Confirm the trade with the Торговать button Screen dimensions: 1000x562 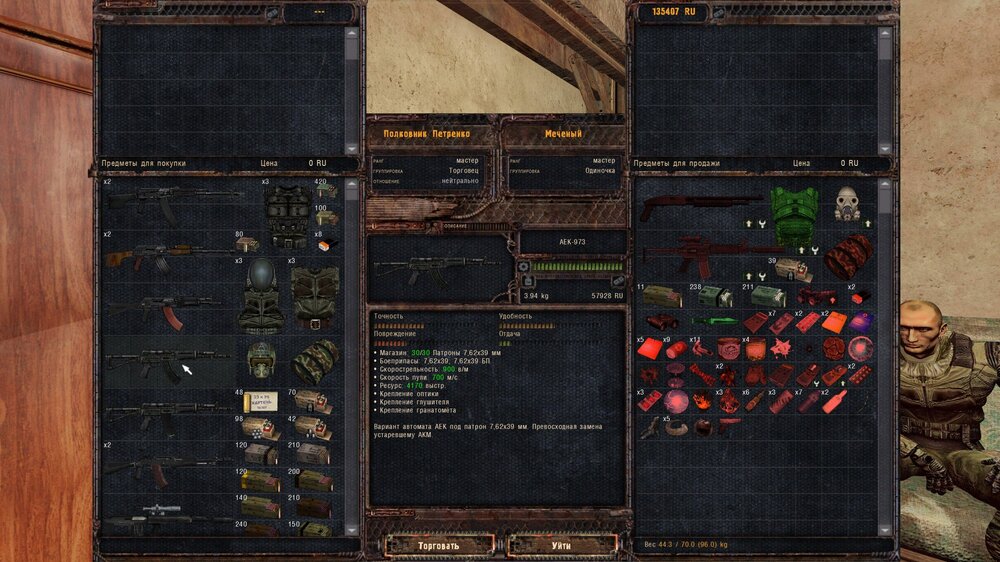click(440, 545)
